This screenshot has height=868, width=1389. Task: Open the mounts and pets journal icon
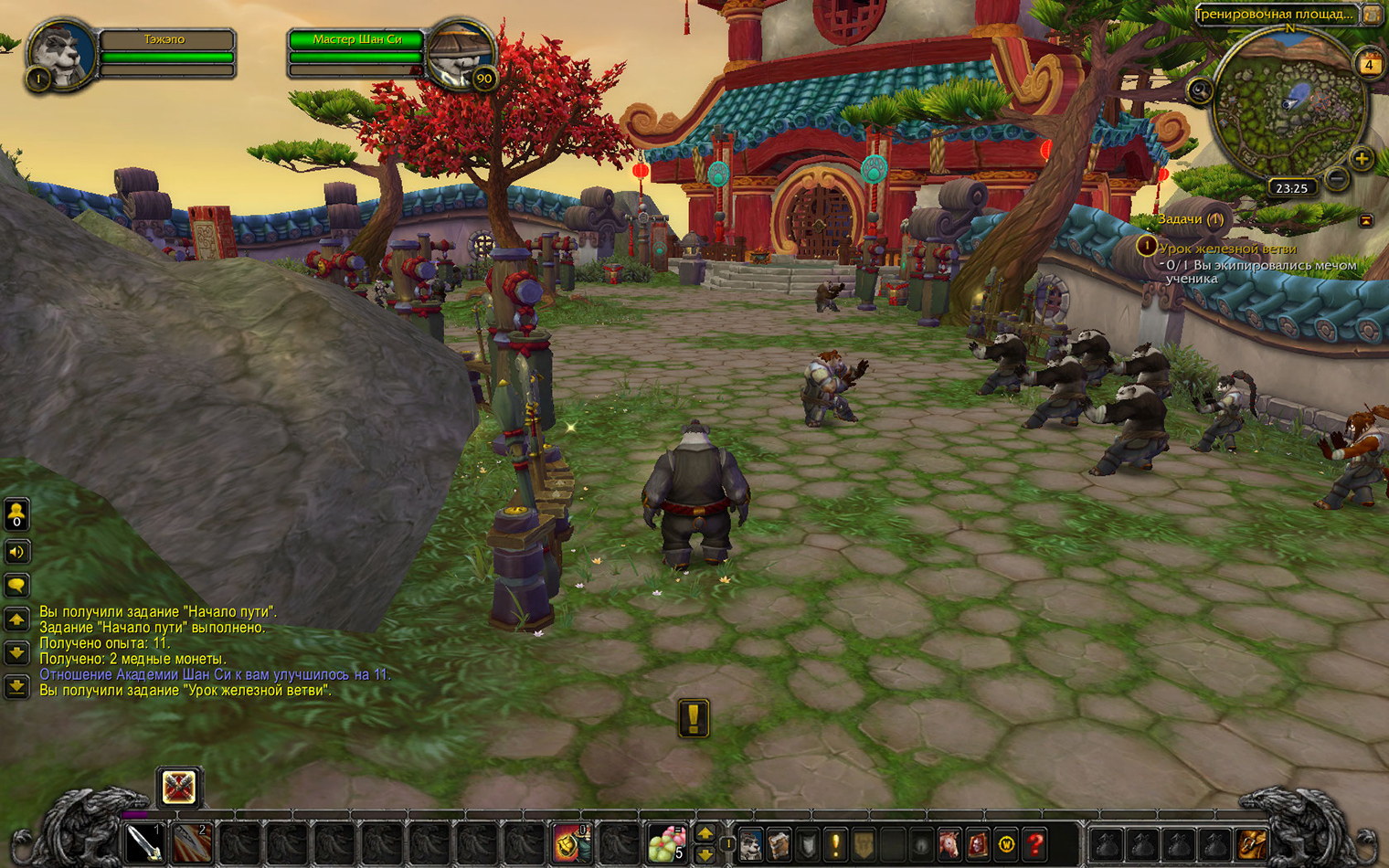(950, 845)
